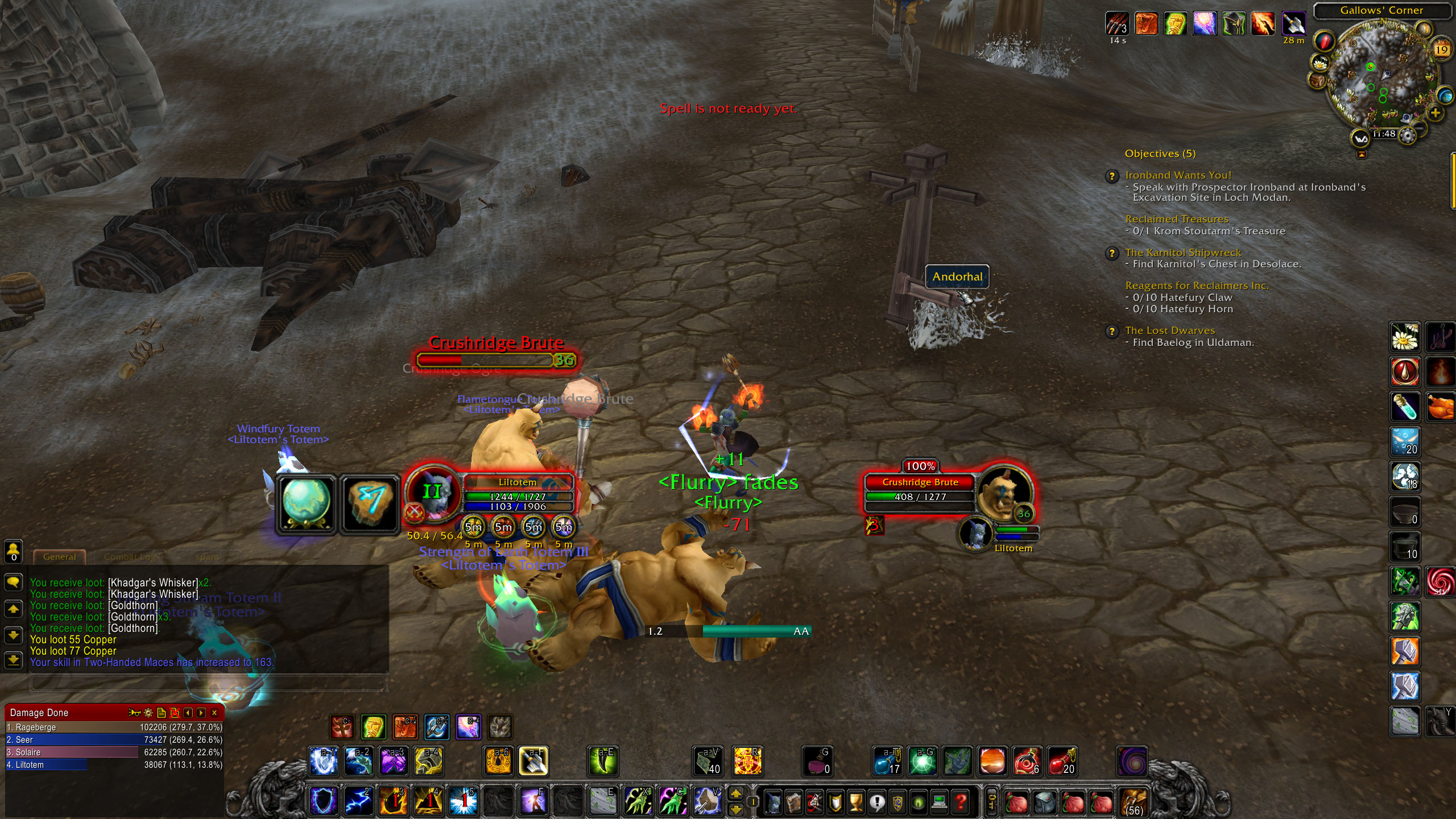This screenshot has width=1456, height=819.
Task: Switch to the Combat Log chat tab
Action: coord(130,557)
